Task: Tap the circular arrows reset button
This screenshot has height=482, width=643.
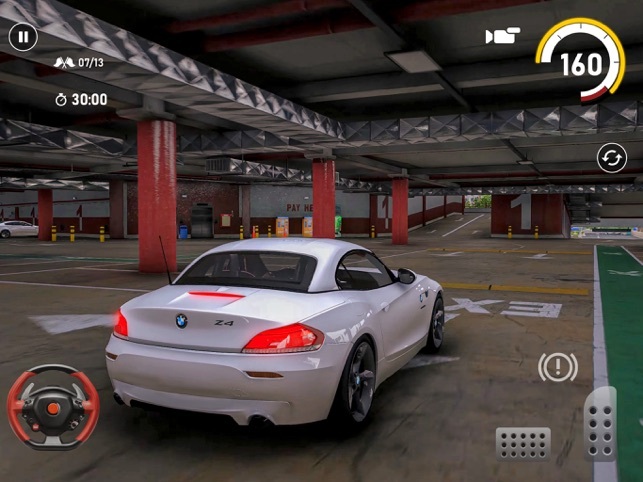Action: pyautogui.click(x=611, y=157)
